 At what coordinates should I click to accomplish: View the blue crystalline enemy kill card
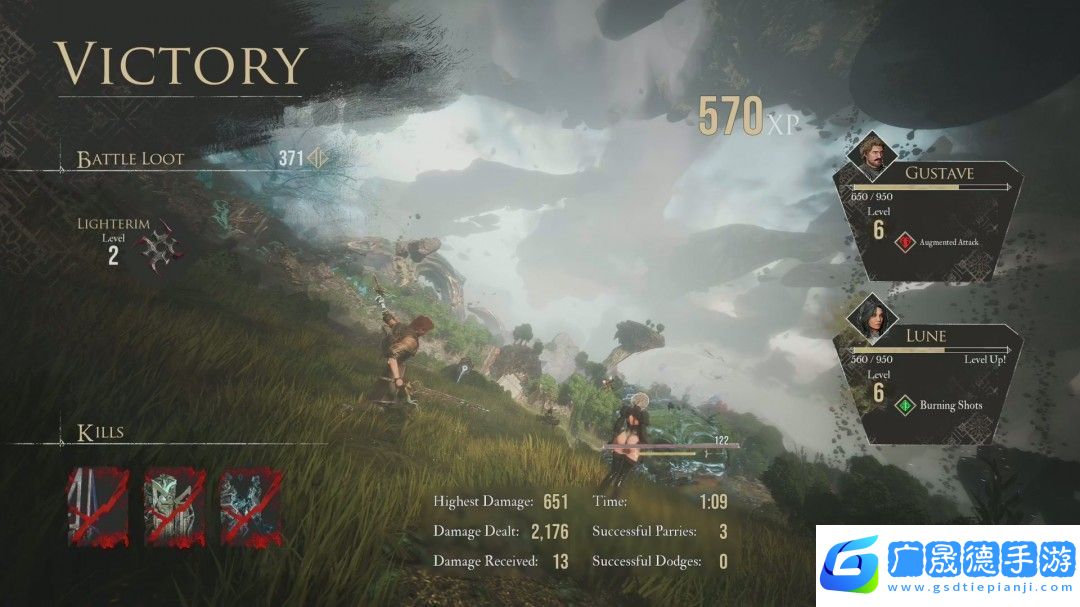pyautogui.click(x=250, y=508)
